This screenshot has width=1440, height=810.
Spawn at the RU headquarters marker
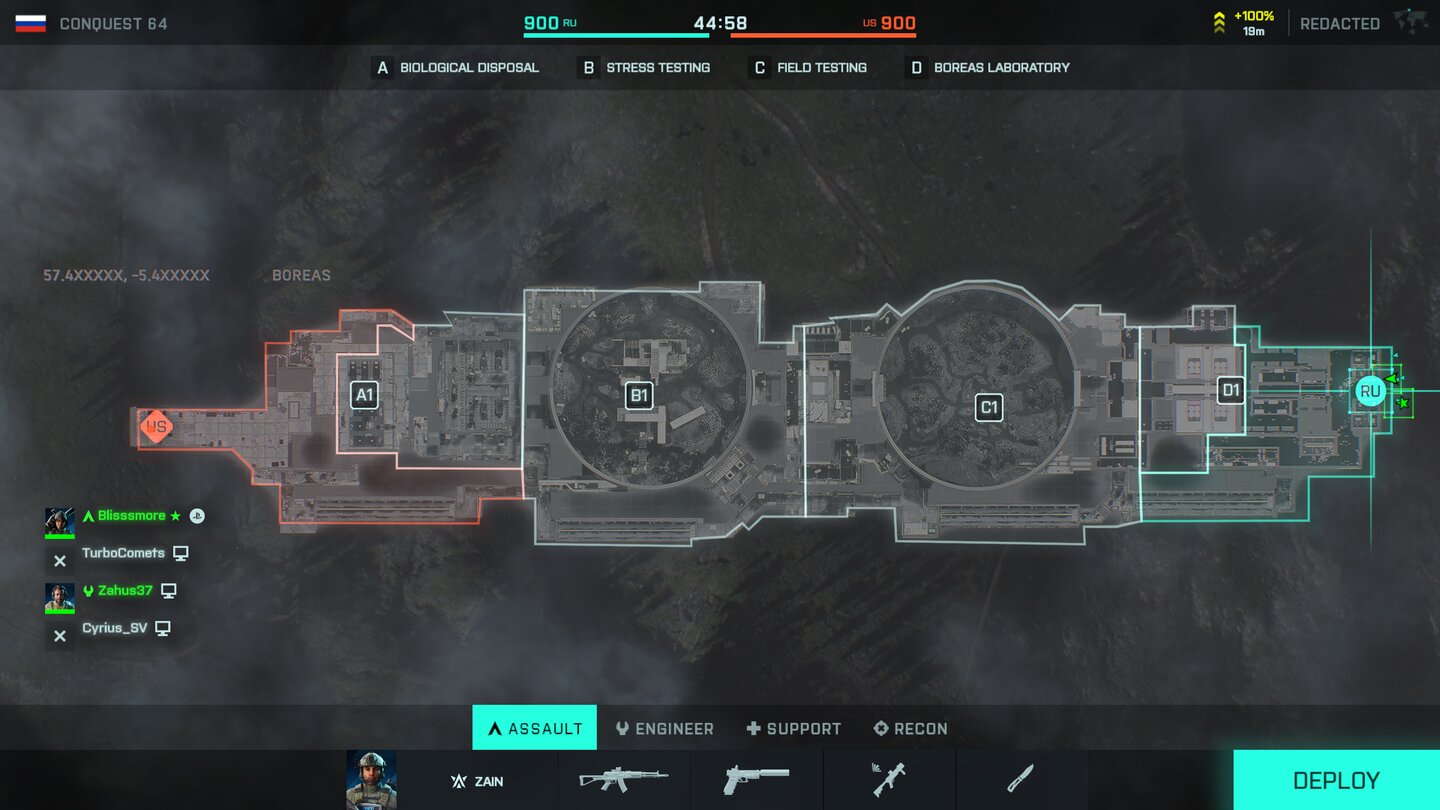coord(1370,391)
